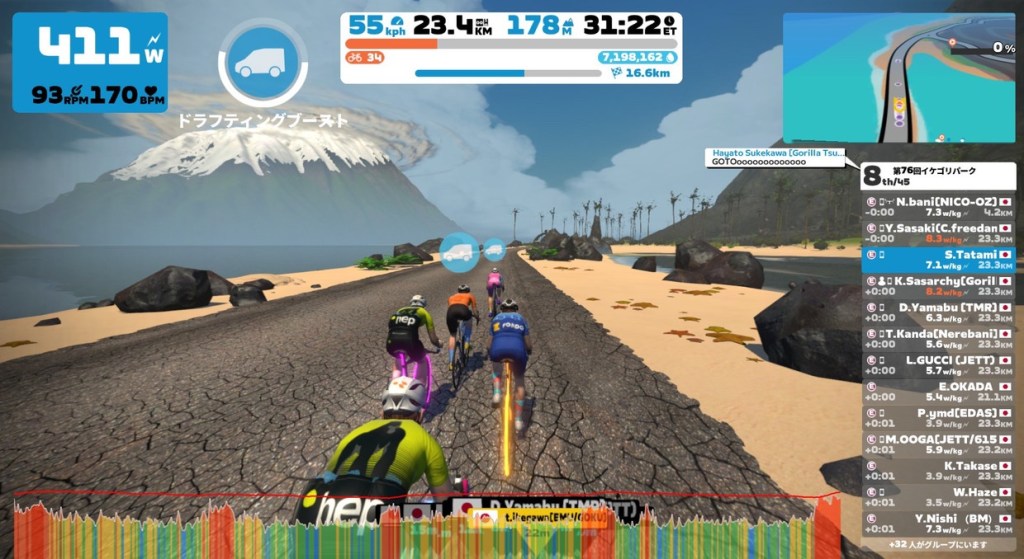1024x559 pixels.
Task: Pick D.Yamabu (TMR) from the rider list
Action: pyautogui.click(x=938, y=312)
